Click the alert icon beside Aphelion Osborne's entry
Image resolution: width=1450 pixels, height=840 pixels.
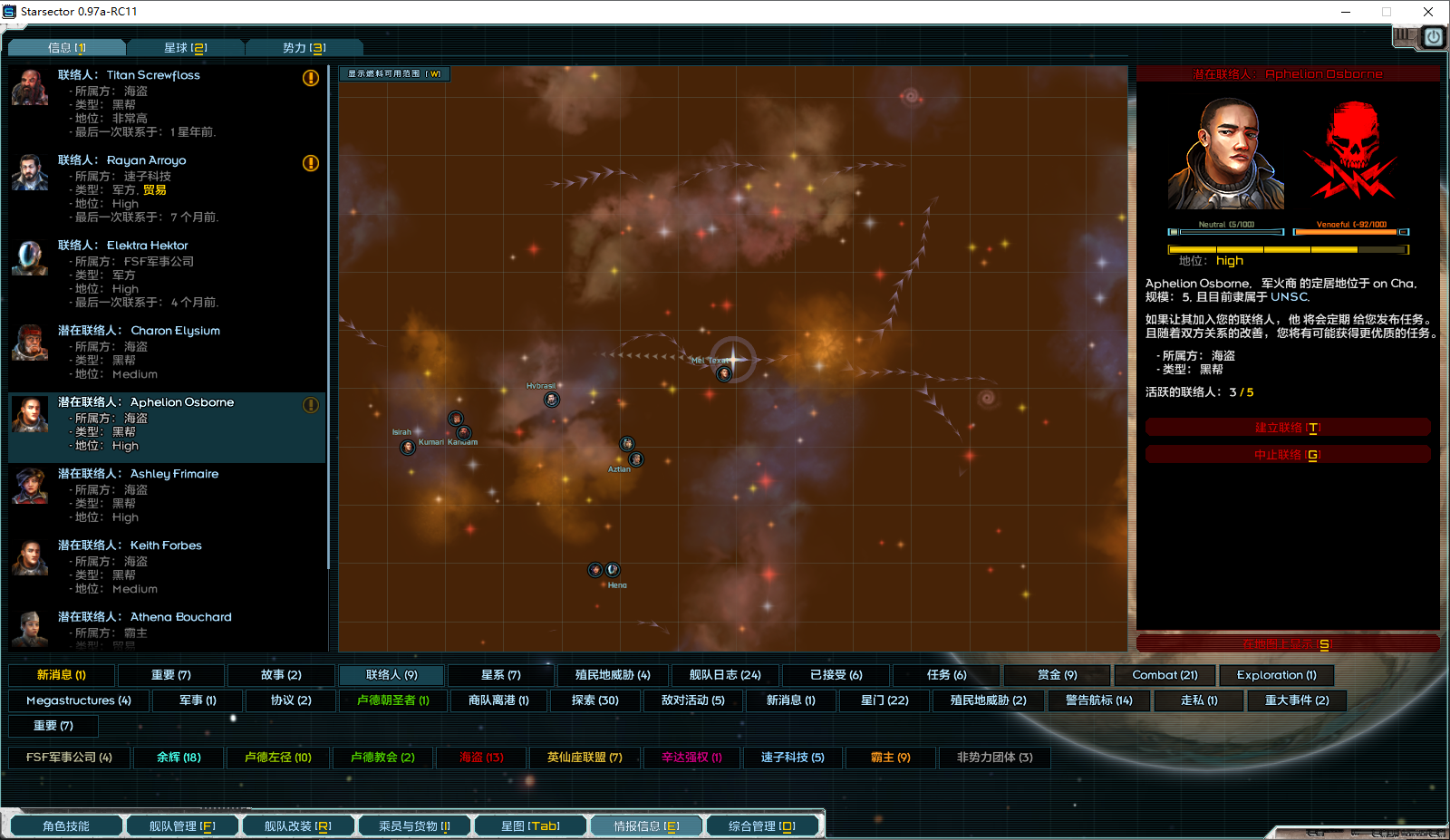coord(311,406)
